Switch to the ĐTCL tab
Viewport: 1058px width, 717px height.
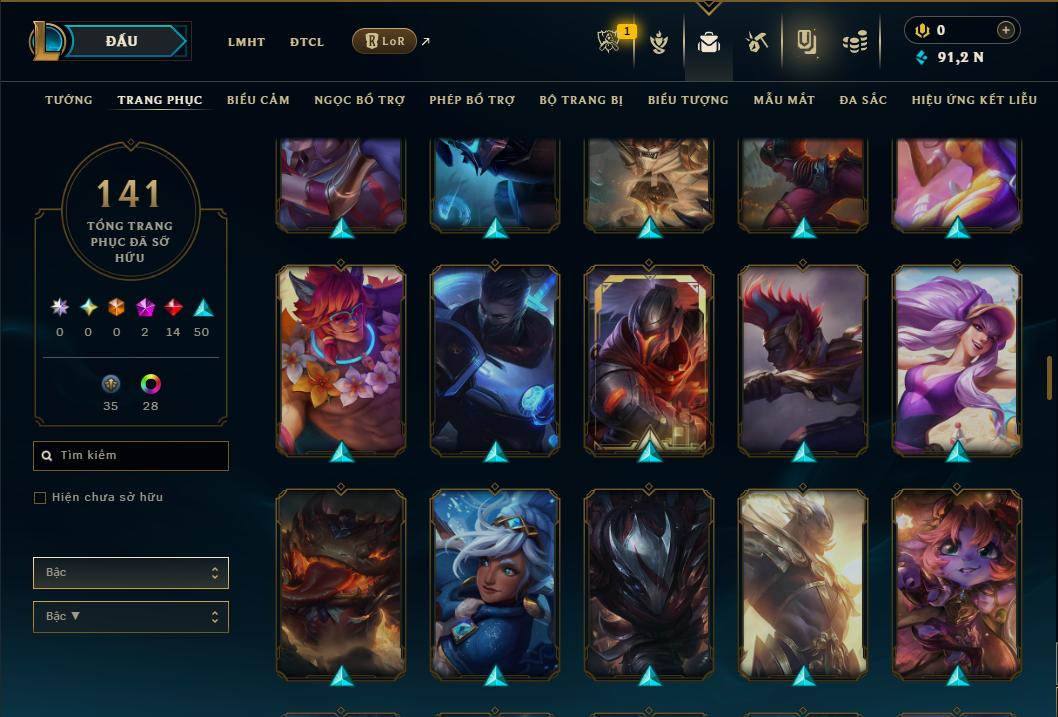click(x=307, y=42)
